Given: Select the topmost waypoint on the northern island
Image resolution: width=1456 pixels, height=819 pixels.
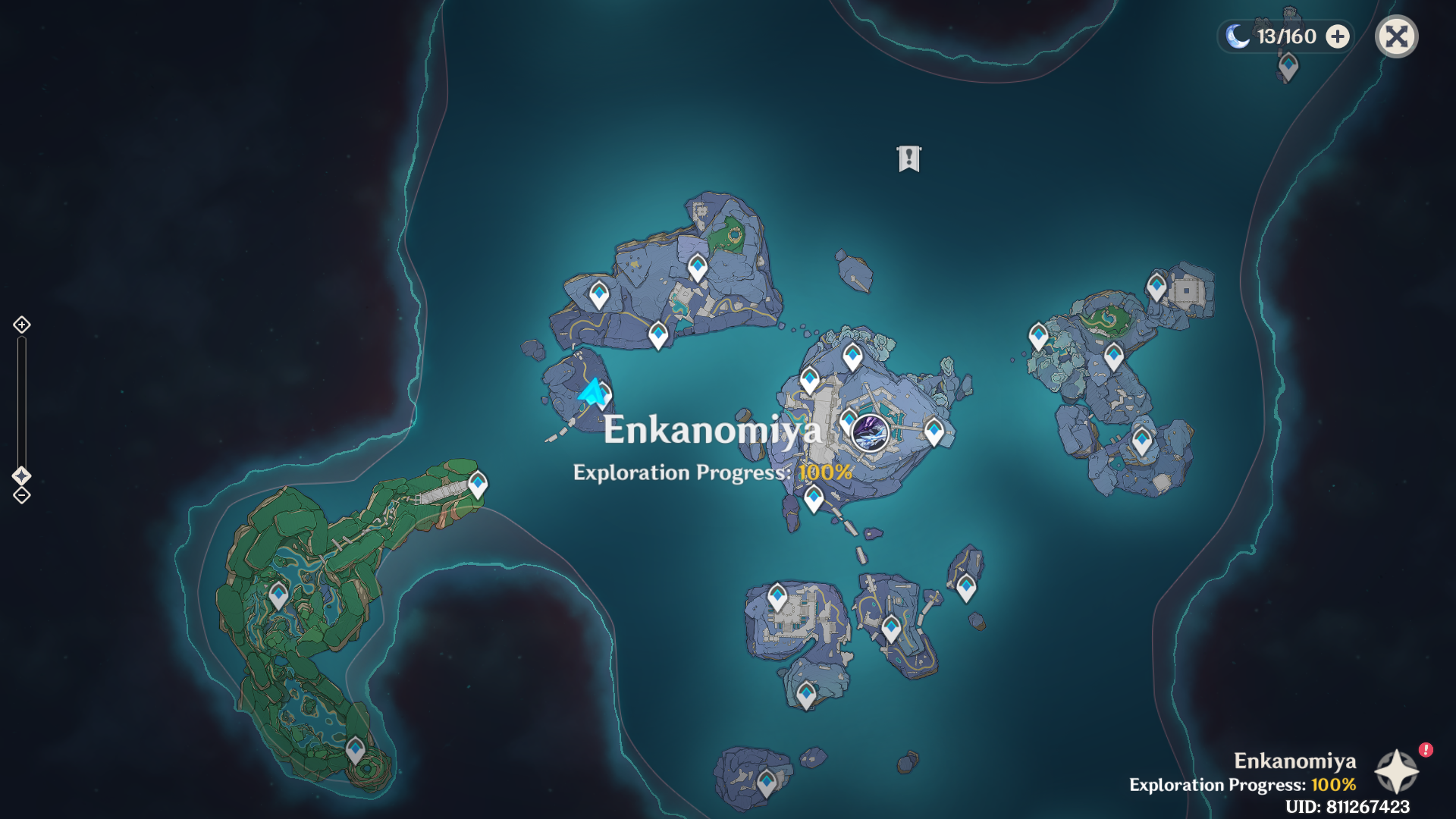Looking at the screenshot, I should coord(697,267).
